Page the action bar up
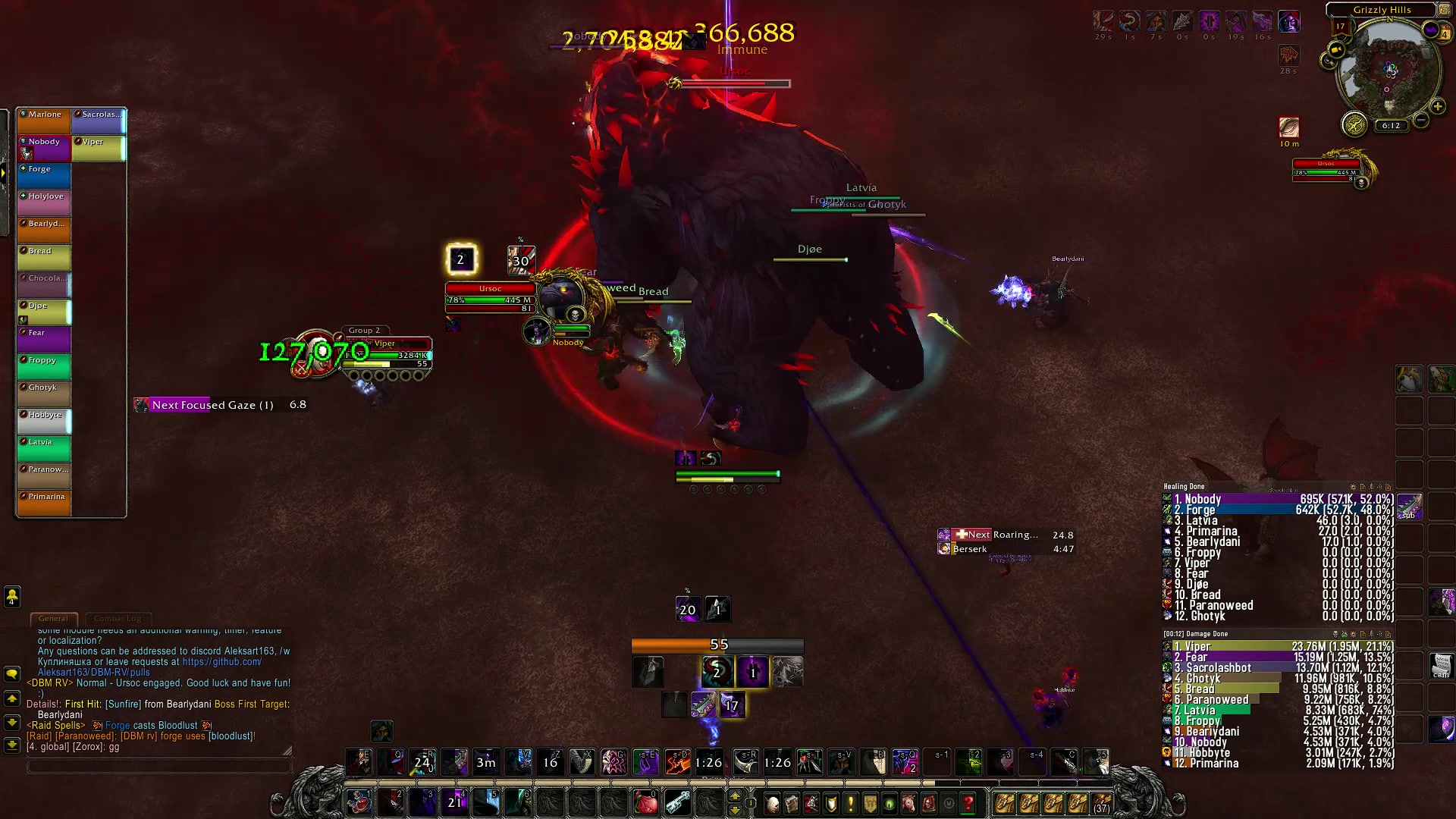Viewport: 1456px width, 819px height. tap(734, 795)
